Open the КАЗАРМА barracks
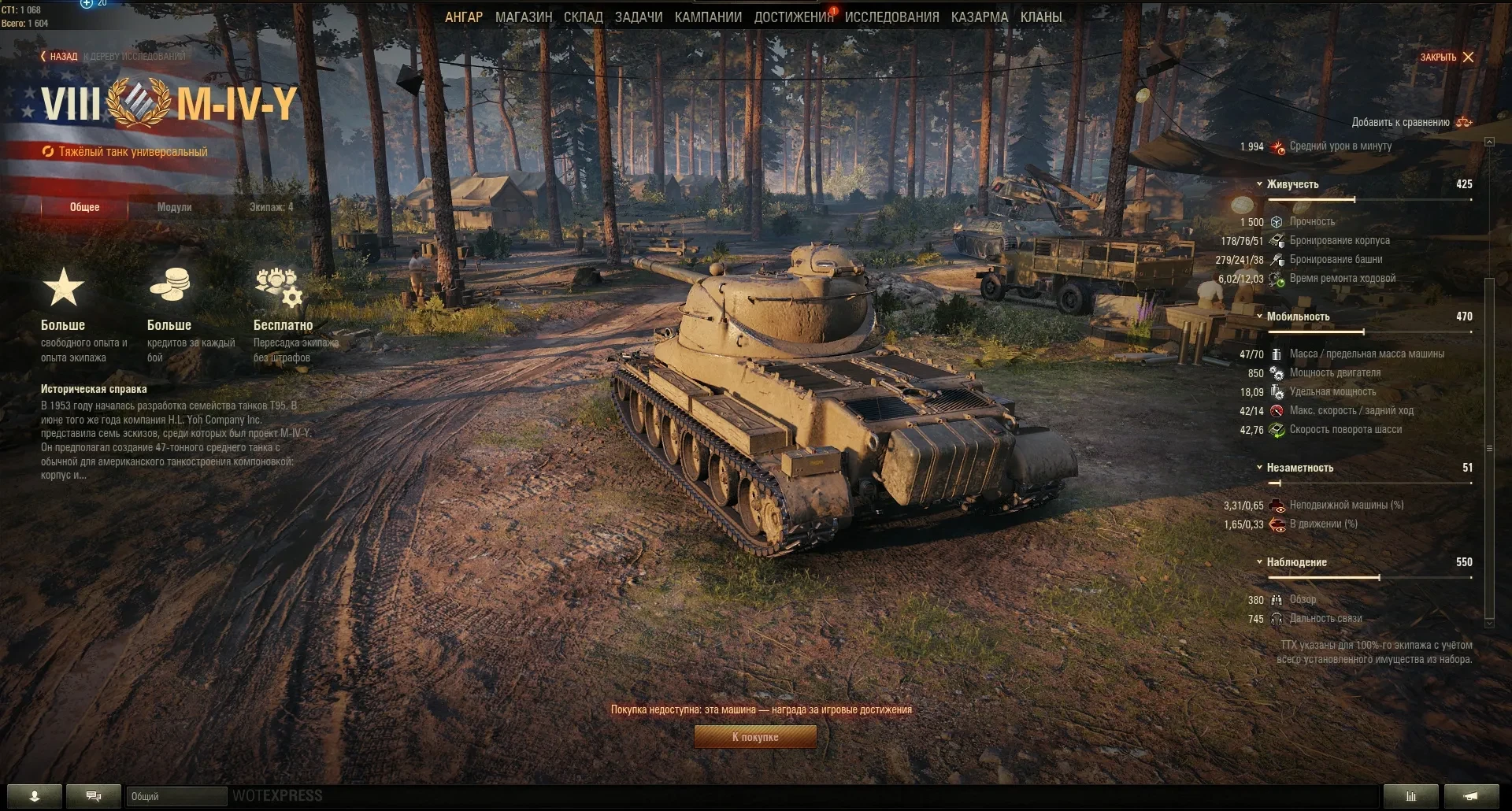Screen dimensions: 1512x811 [x=979, y=17]
